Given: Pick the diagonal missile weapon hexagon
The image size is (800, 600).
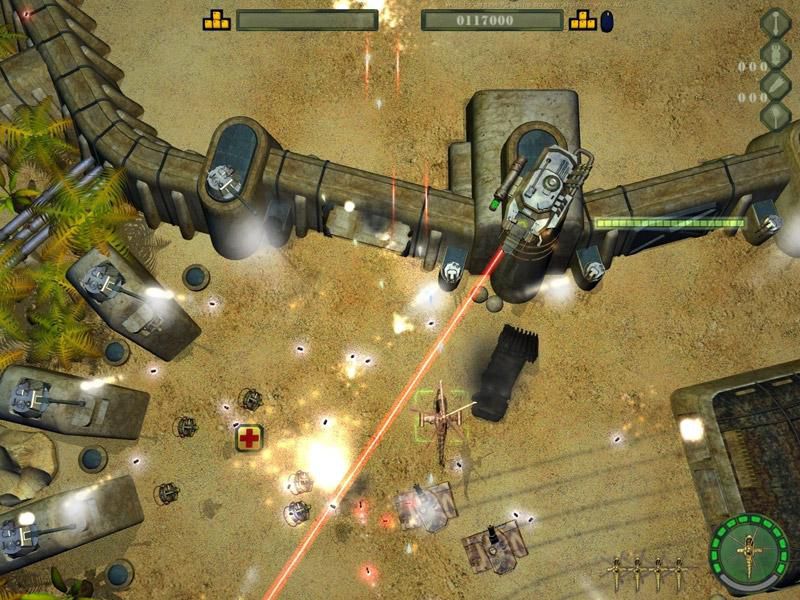Looking at the screenshot, I should point(776,85).
